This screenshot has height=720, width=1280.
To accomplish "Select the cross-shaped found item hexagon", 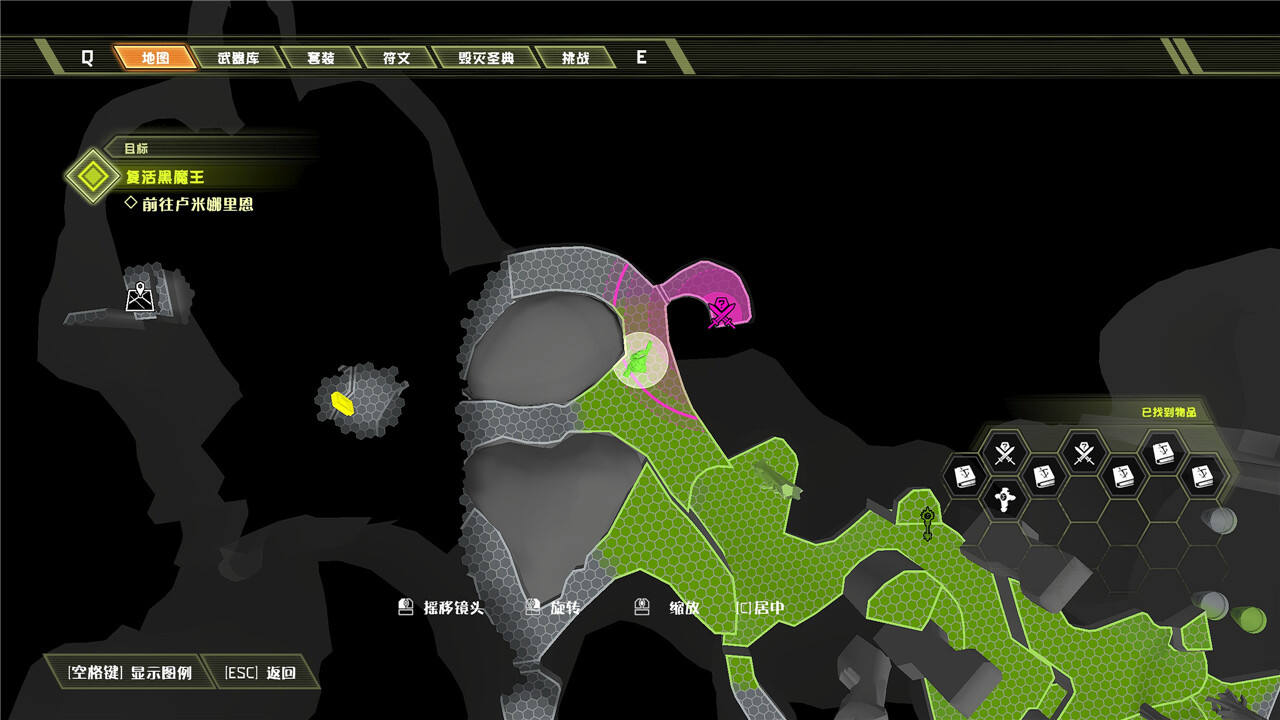I will (x=1005, y=497).
